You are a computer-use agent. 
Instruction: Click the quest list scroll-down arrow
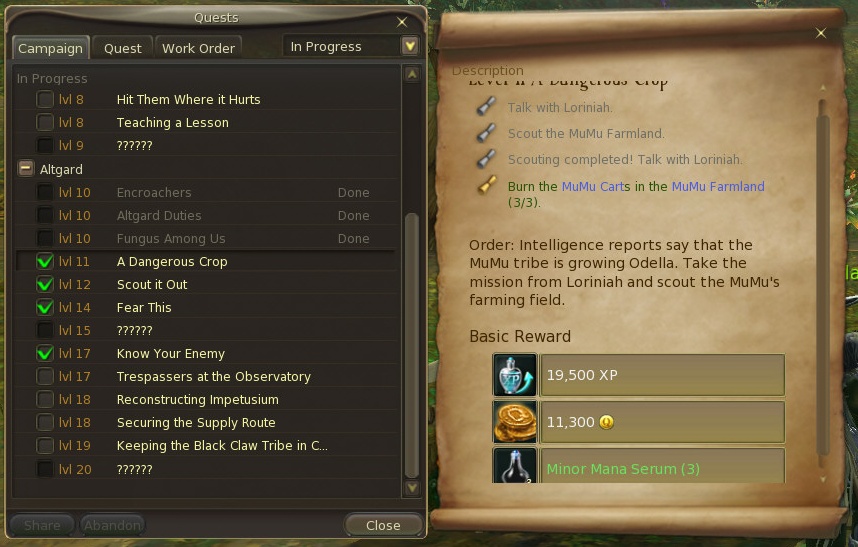tap(411, 487)
